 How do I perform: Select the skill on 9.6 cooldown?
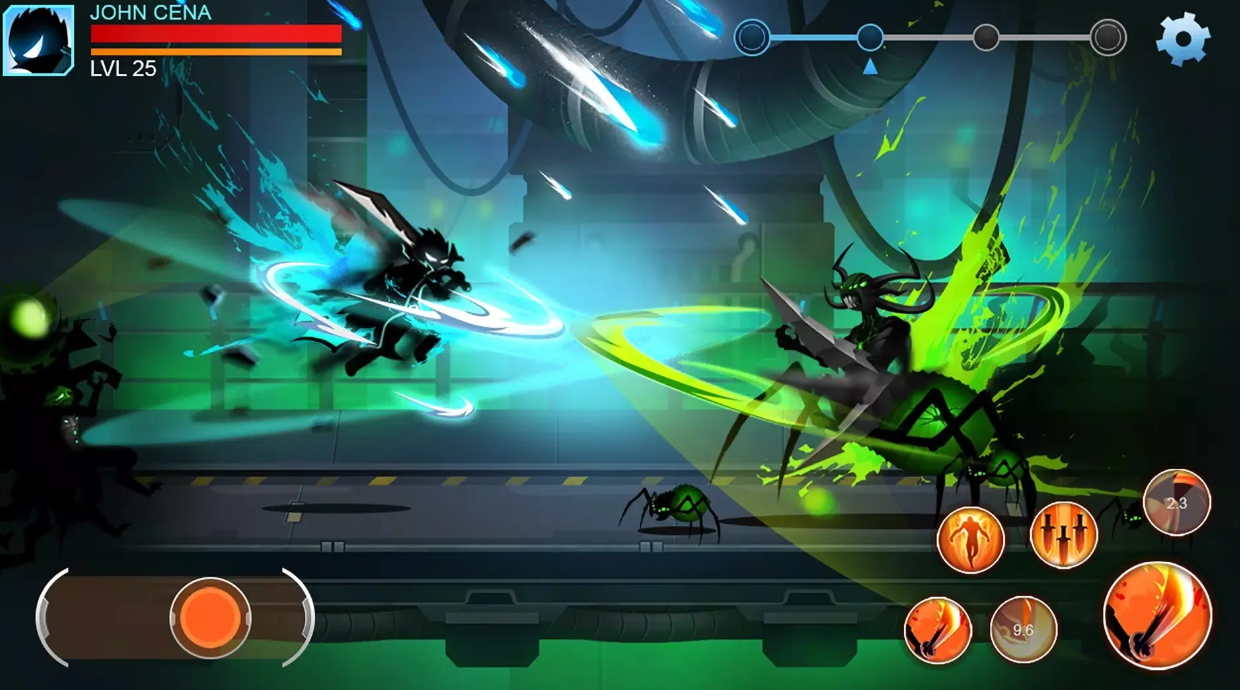tap(1023, 630)
